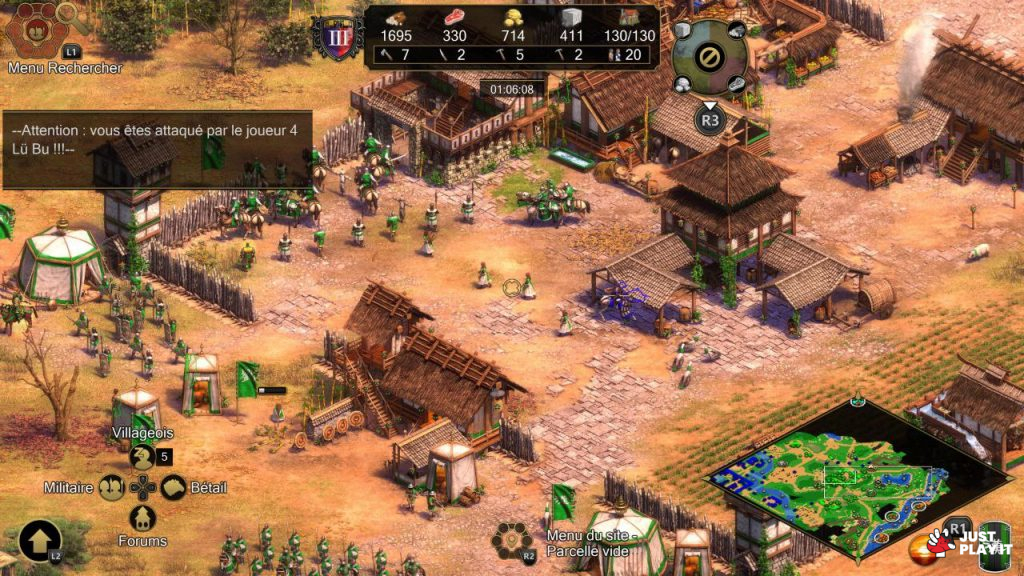The height and width of the screenshot is (576, 1024).
Task: Choose the Bétail livestock icon
Action: [x=174, y=488]
